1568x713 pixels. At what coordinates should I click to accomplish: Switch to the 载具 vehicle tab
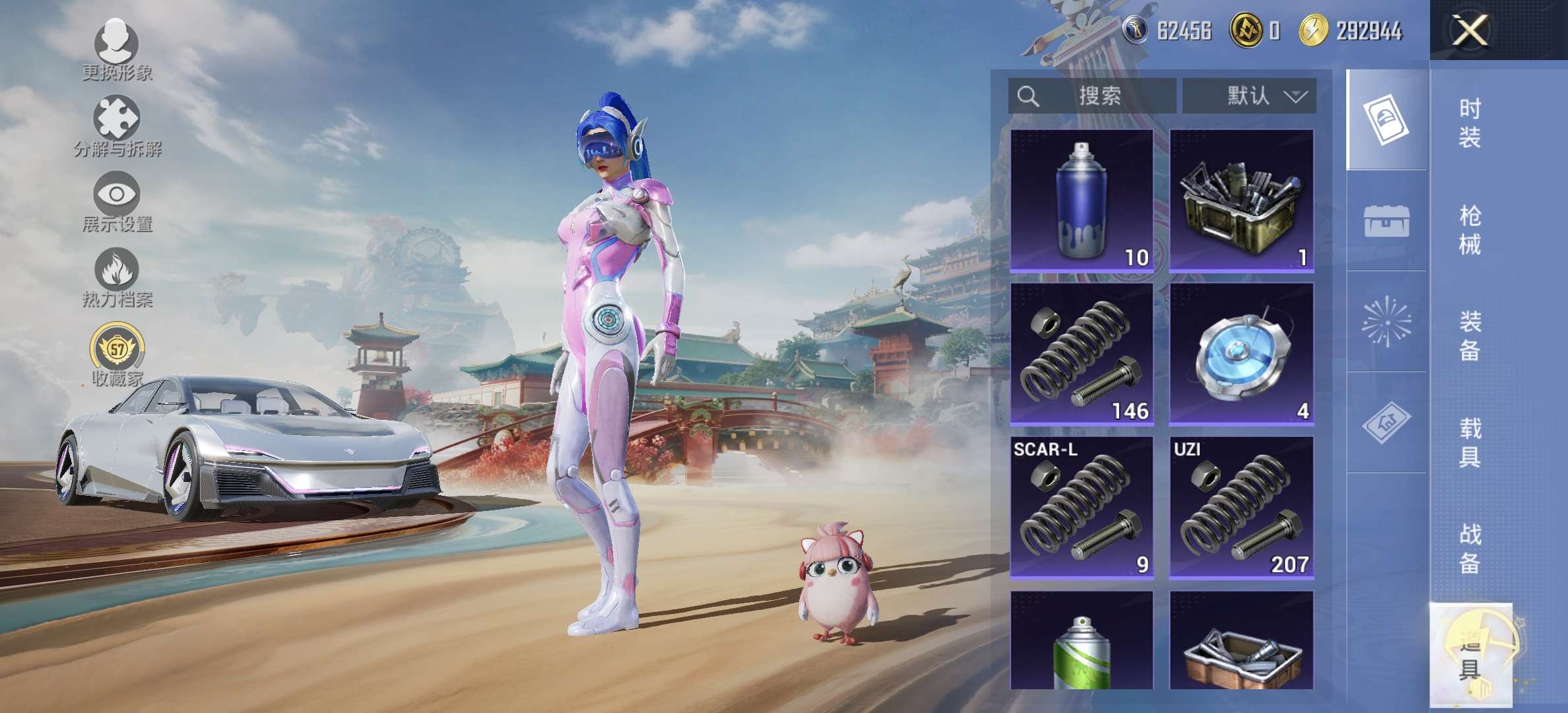coord(1470,442)
